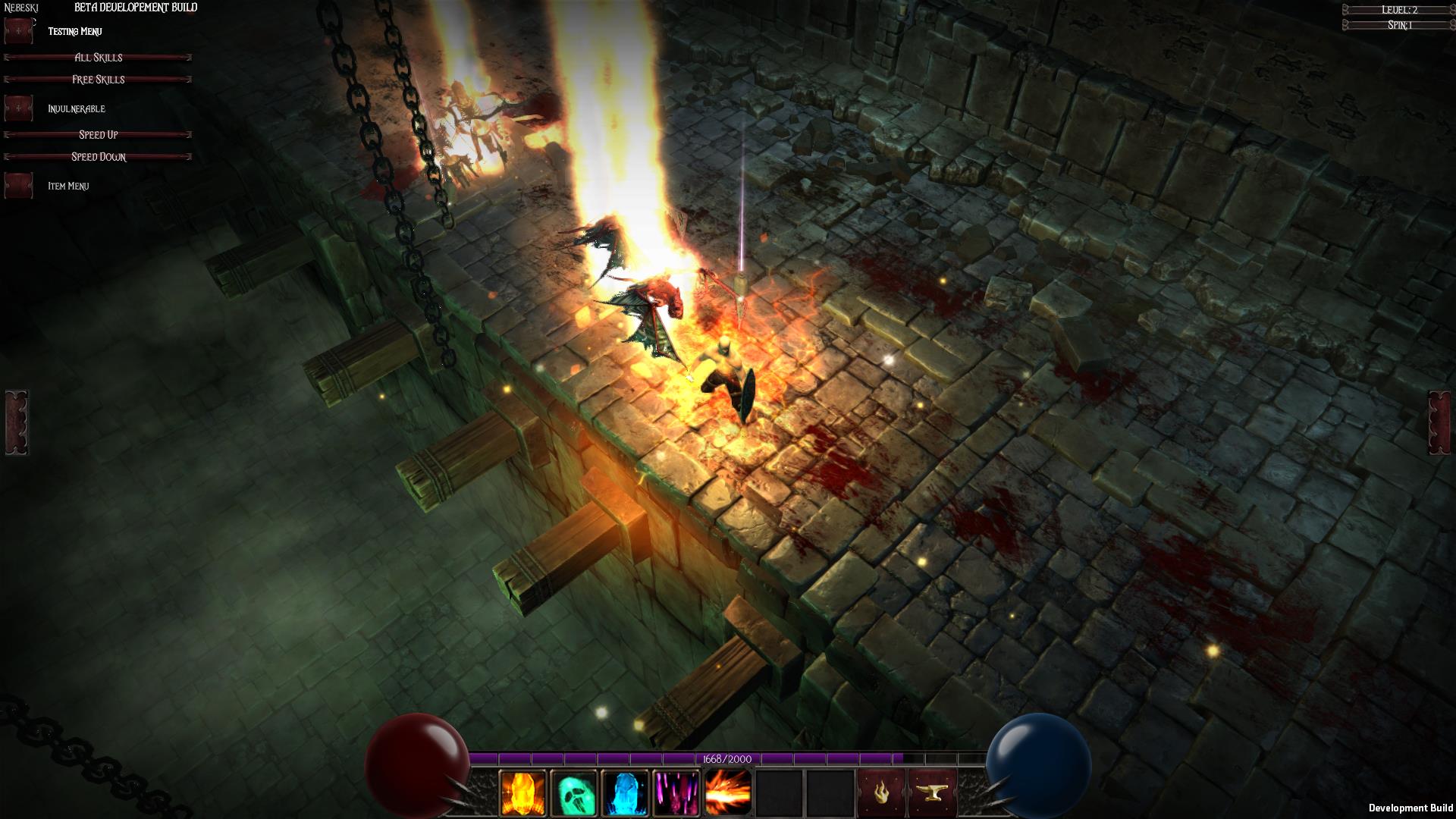Activate the golden fire crystal skill
Viewport: 1456px width, 819px height.
pyautogui.click(x=522, y=793)
